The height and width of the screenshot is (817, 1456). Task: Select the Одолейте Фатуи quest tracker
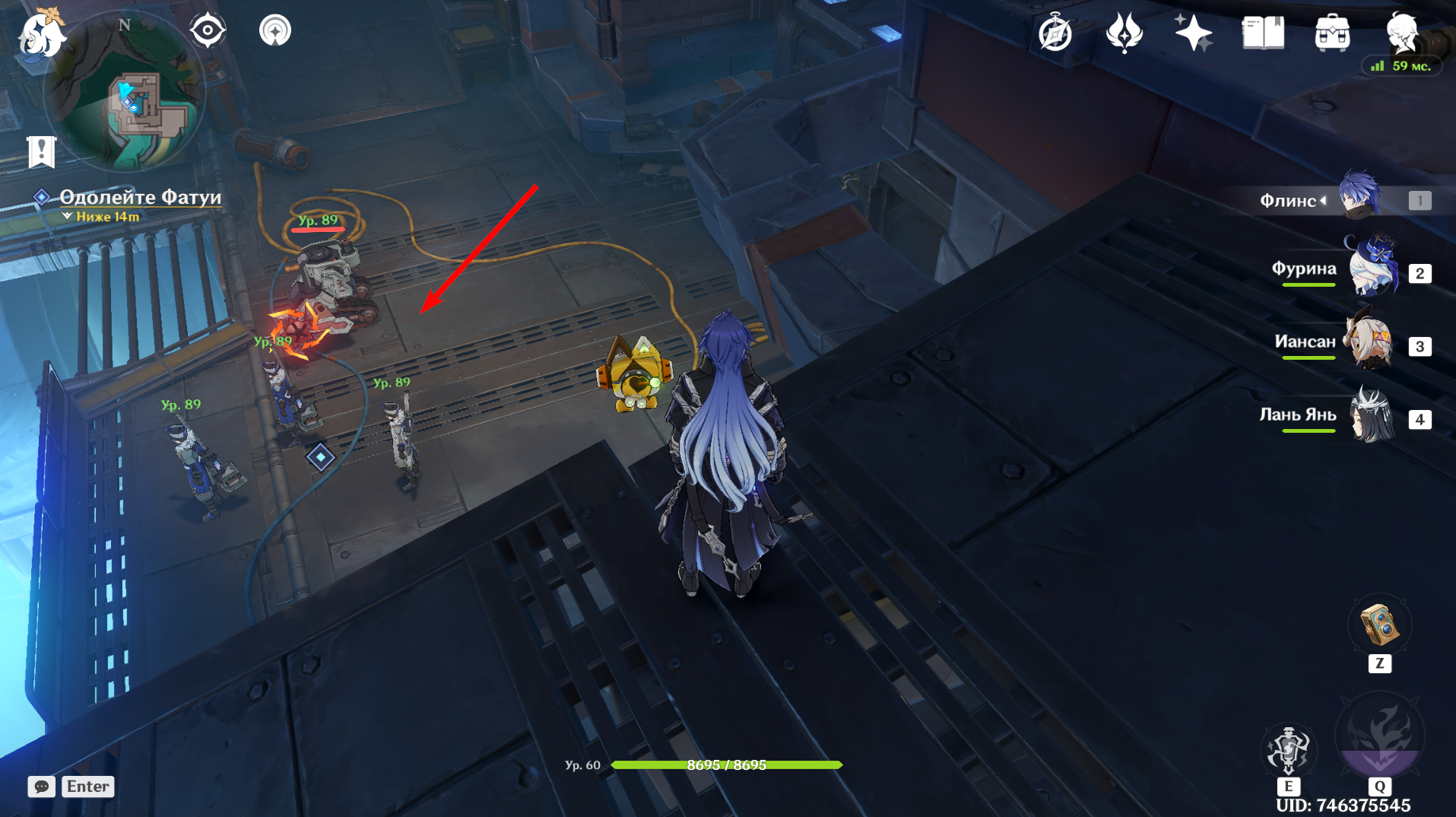[x=140, y=198]
